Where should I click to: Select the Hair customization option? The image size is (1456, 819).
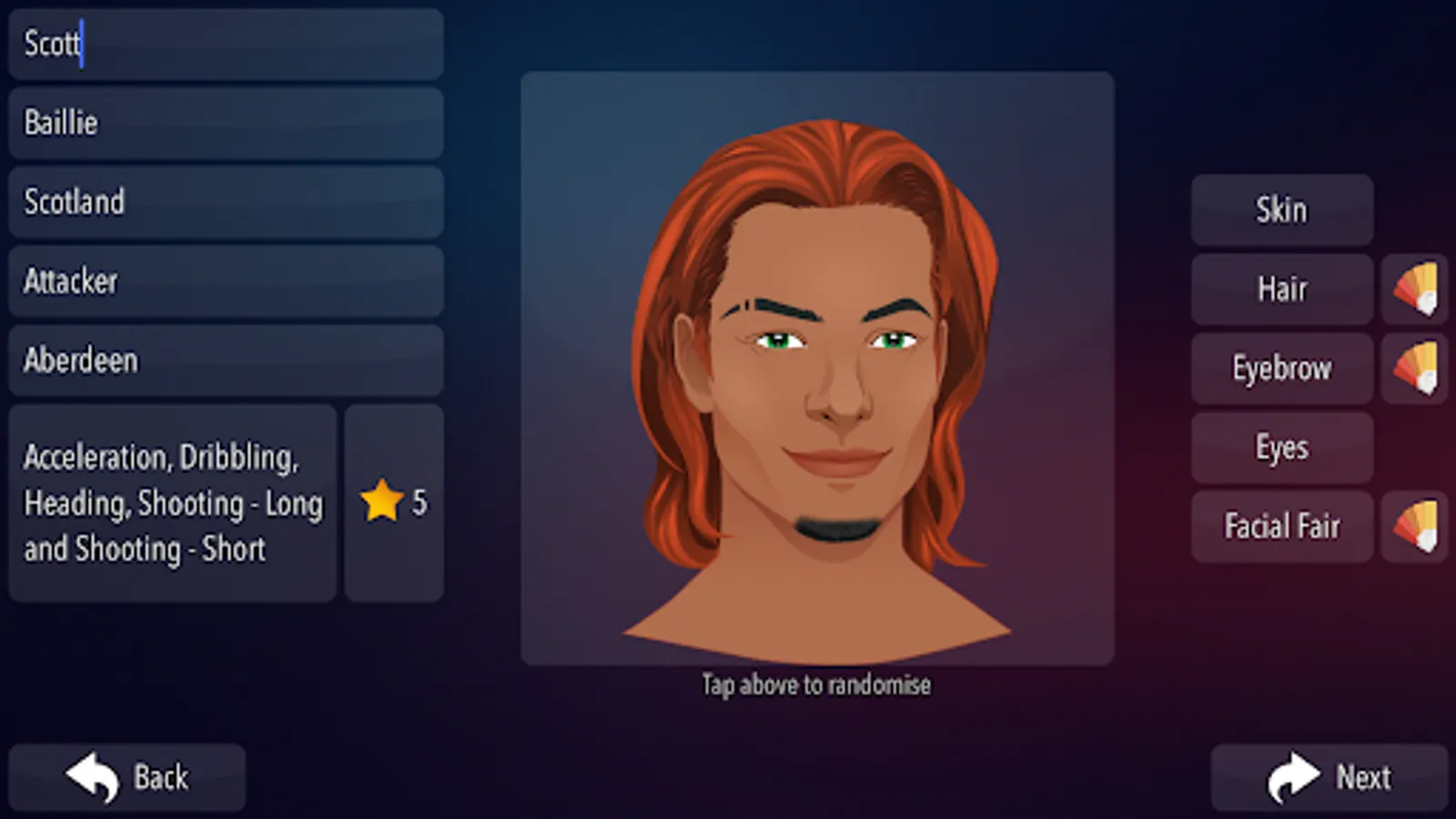[1281, 289]
